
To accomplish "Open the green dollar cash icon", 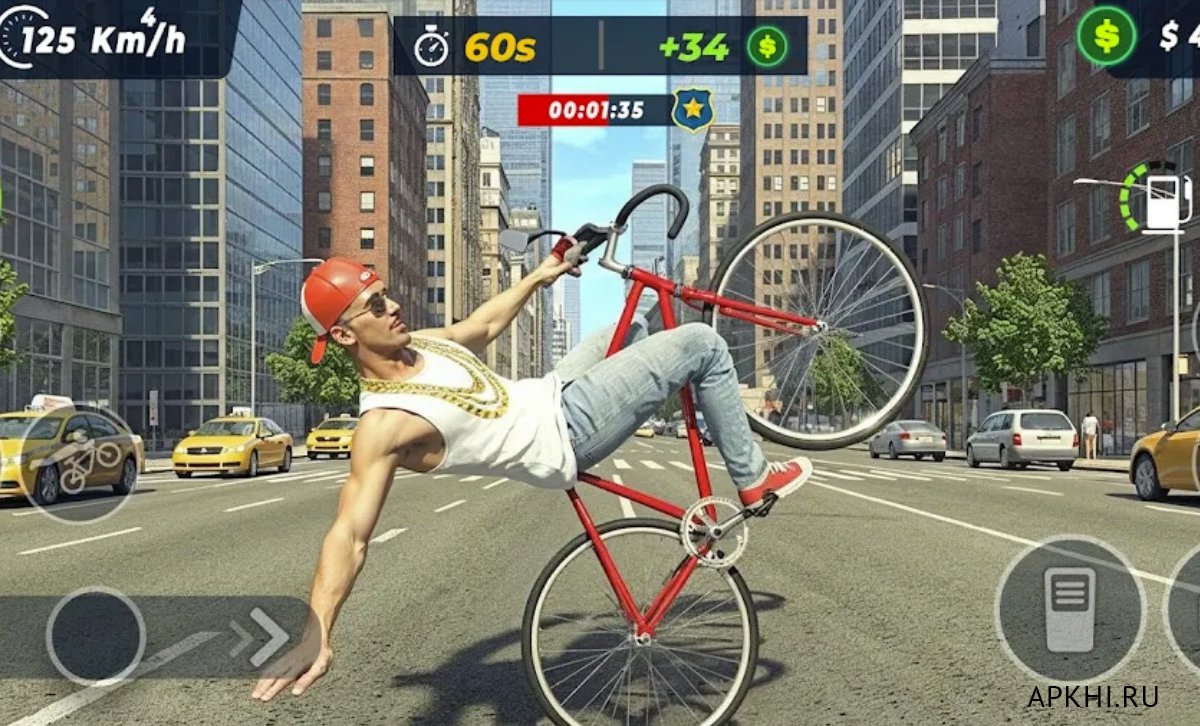I will click(x=1105, y=36).
